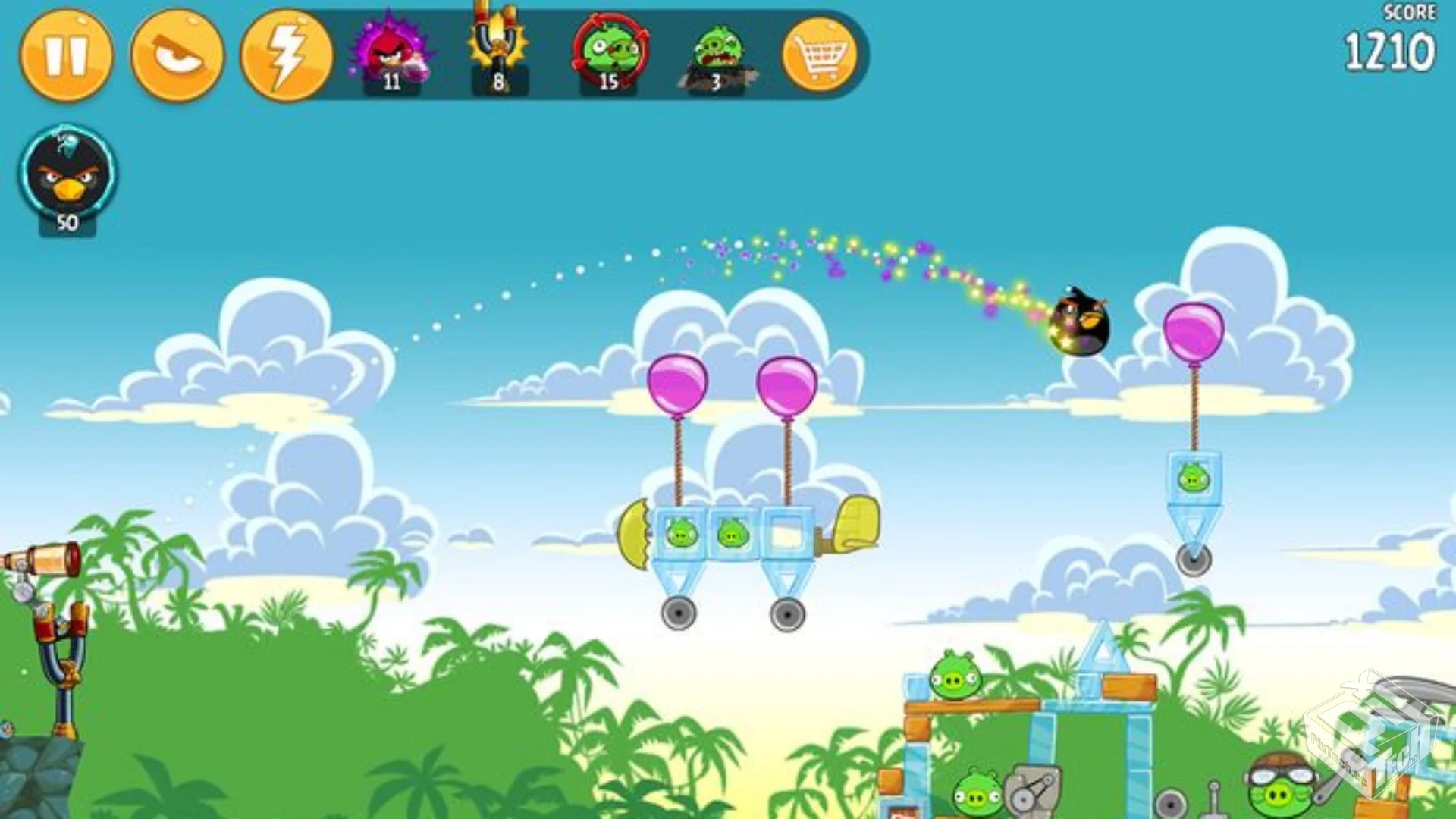
Task: Click the left pig riding in the plane
Action: [x=680, y=531]
